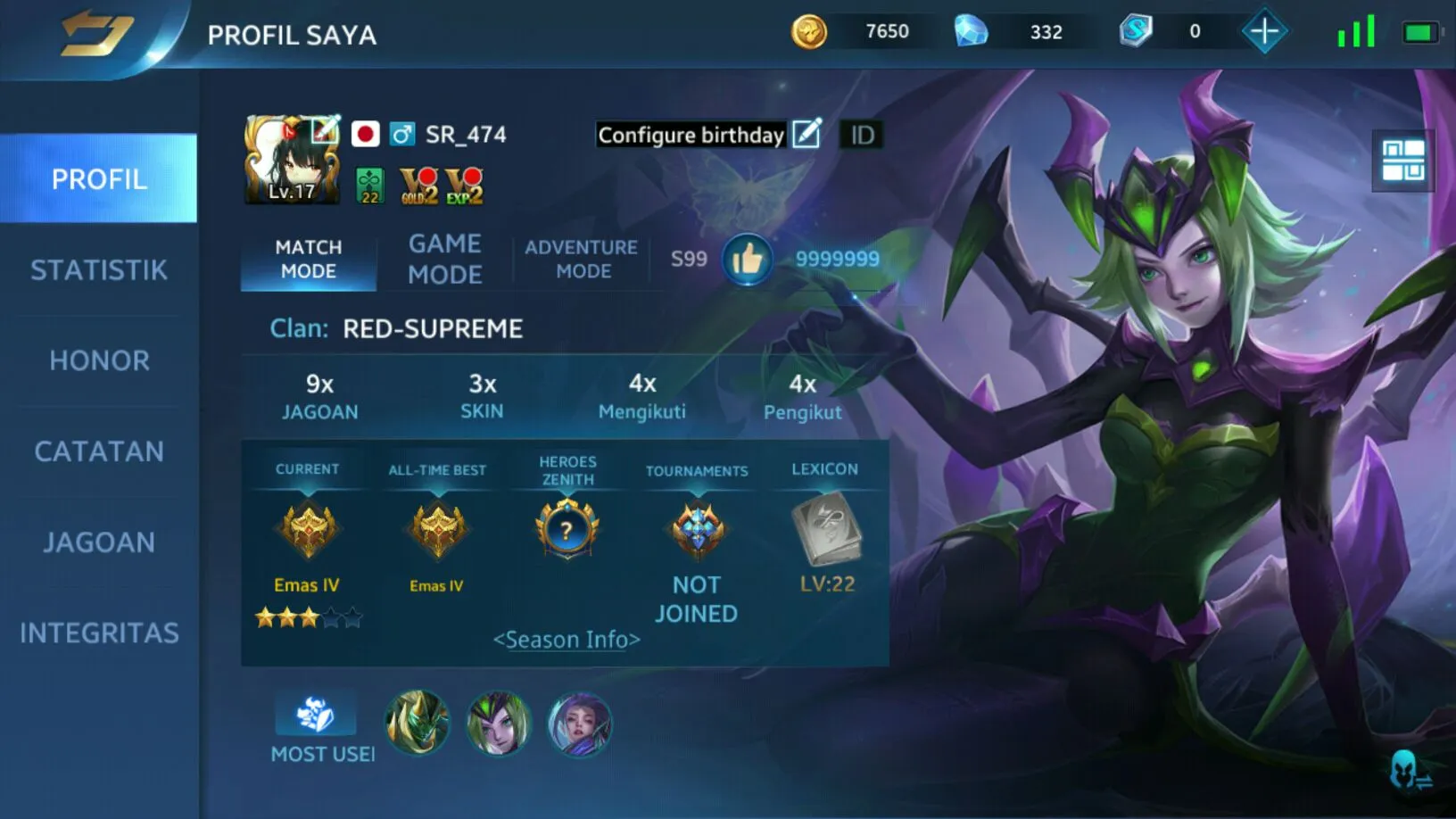This screenshot has height=819, width=1456.
Task: Open the HONOR section
Action: (x=99, y=360)
